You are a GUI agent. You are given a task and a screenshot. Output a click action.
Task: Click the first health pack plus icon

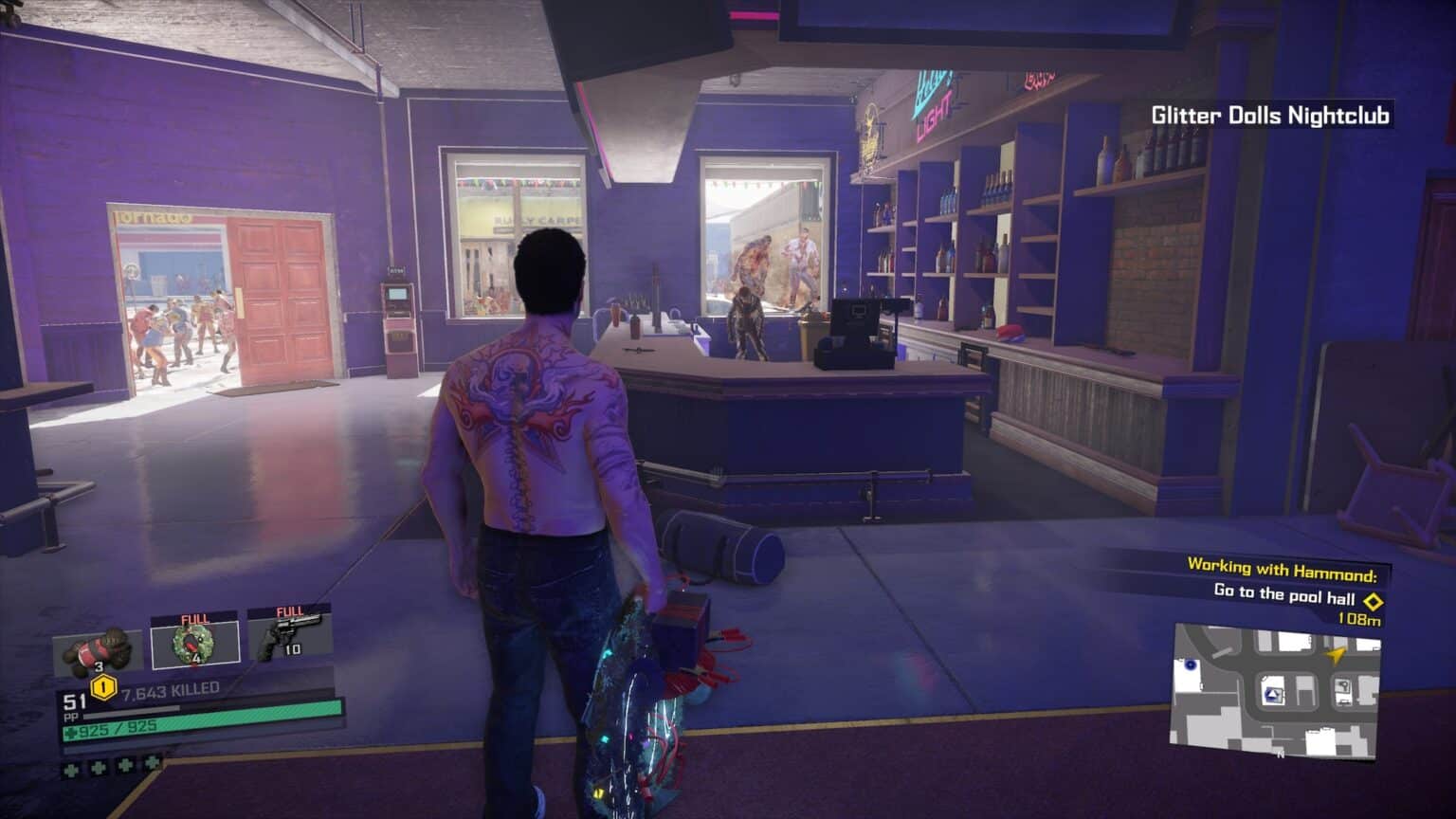click(69, 769)
